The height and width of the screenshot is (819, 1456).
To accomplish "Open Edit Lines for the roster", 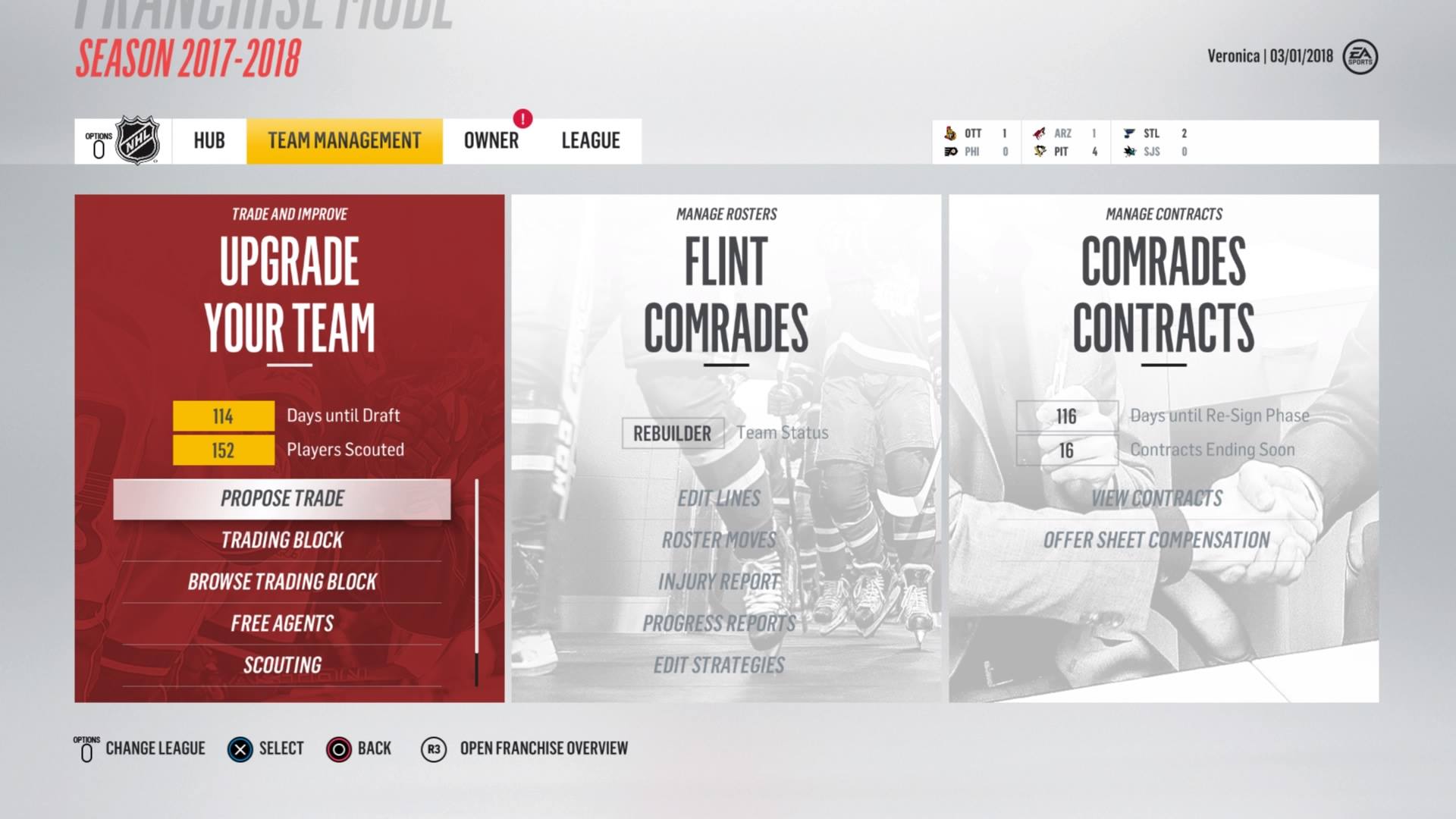I will pos(719,499).
